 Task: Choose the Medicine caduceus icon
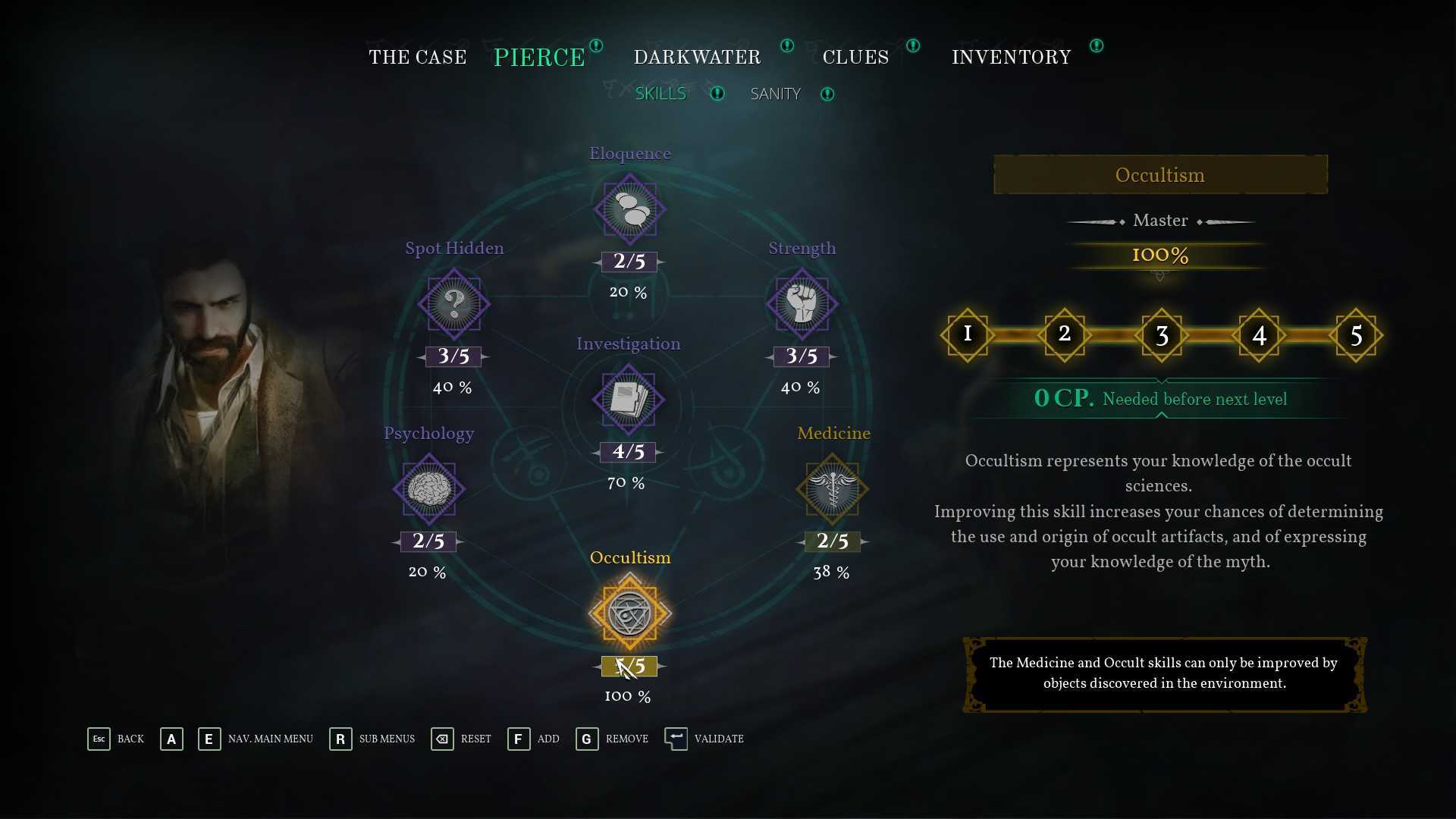(832, 489)
